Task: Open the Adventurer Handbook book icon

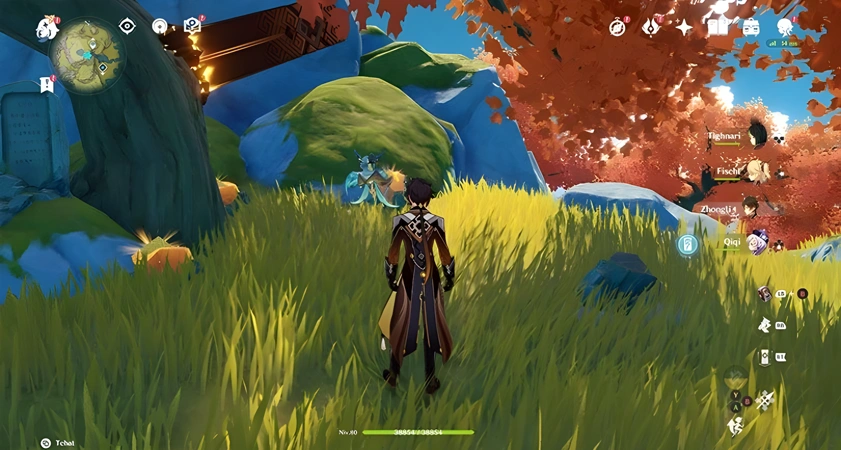Action: tap(717, 27)
